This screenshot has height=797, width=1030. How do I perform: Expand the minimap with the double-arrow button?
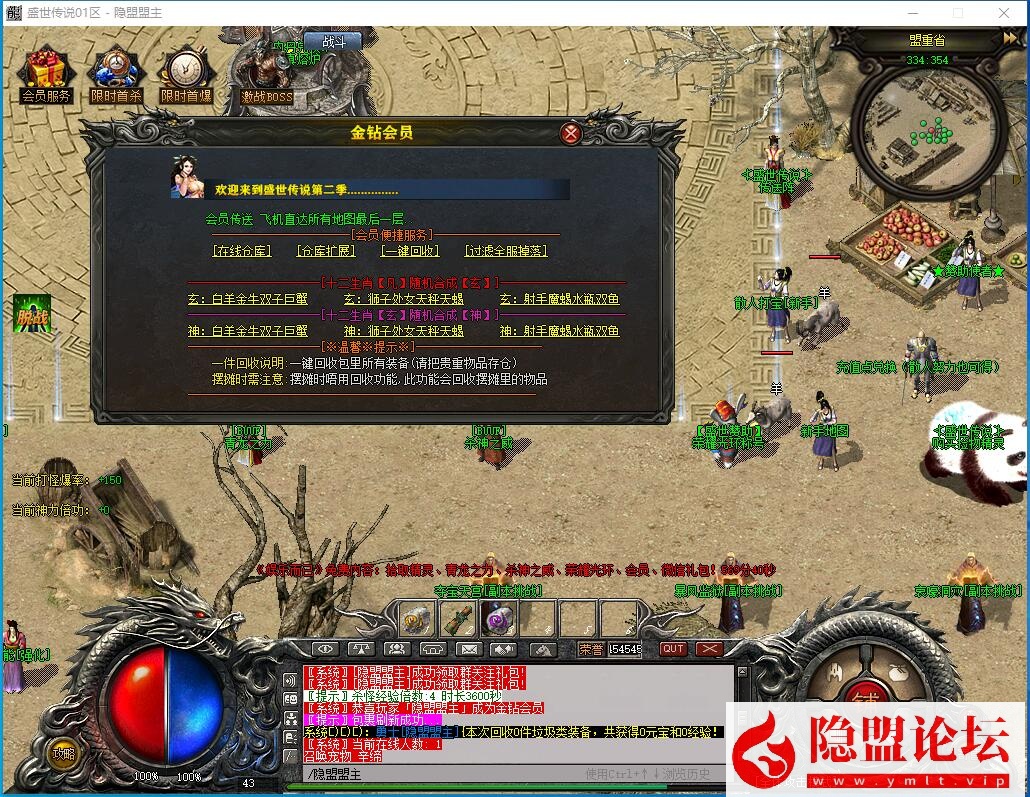pyautogui.click(x=1010, y=38)
